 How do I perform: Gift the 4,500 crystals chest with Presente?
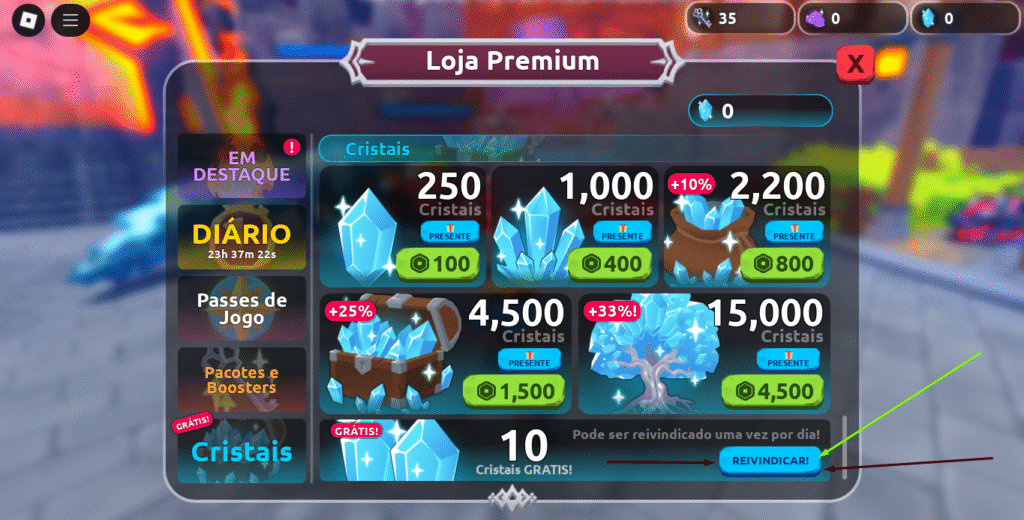531,358
